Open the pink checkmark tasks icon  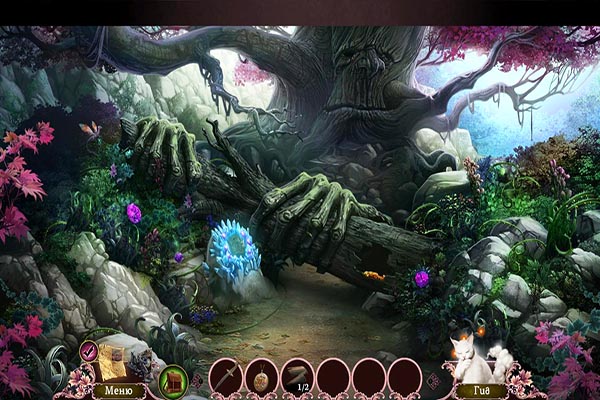point(89,349)
